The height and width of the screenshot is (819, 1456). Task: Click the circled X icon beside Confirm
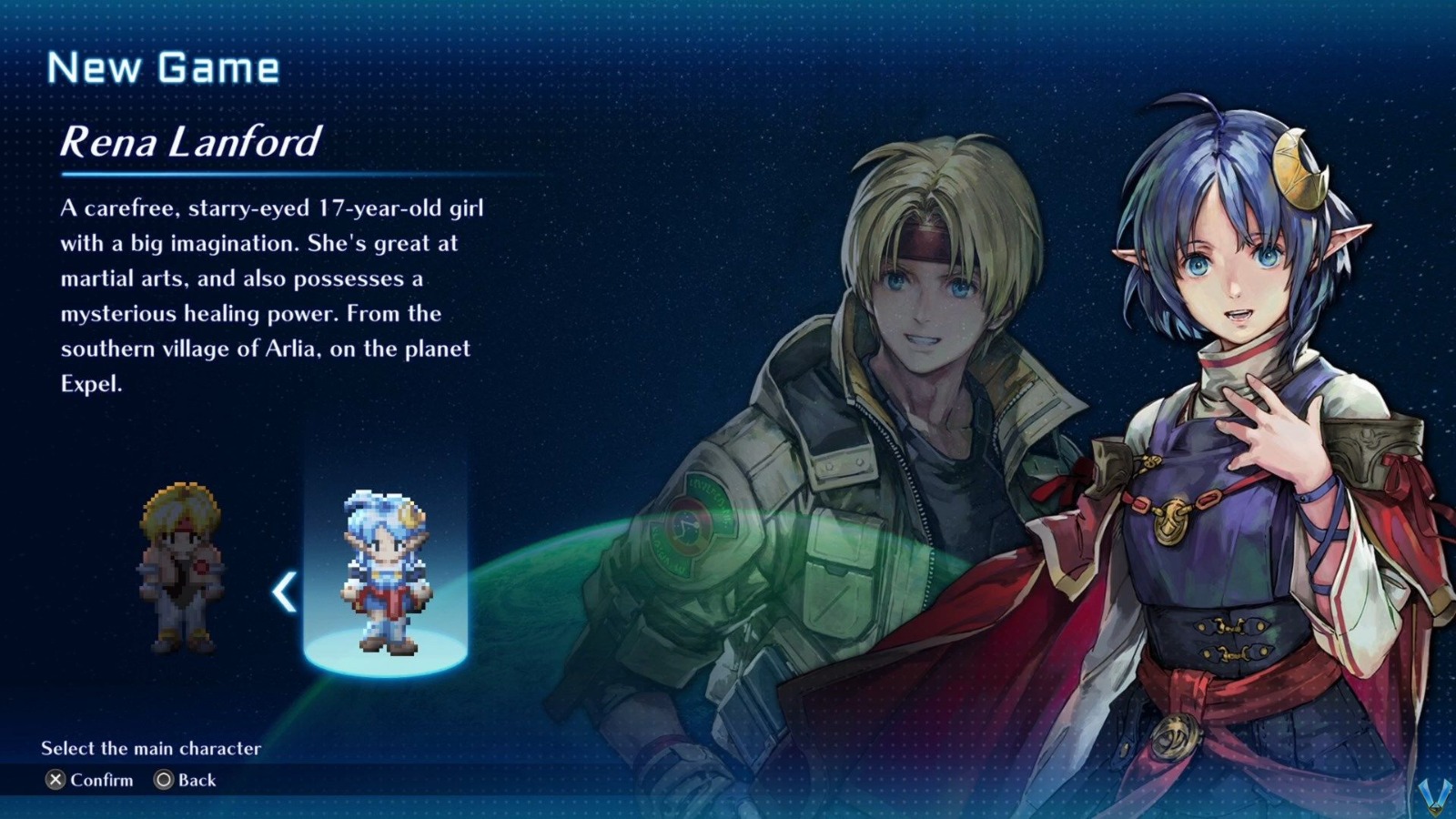pos(57,780)
